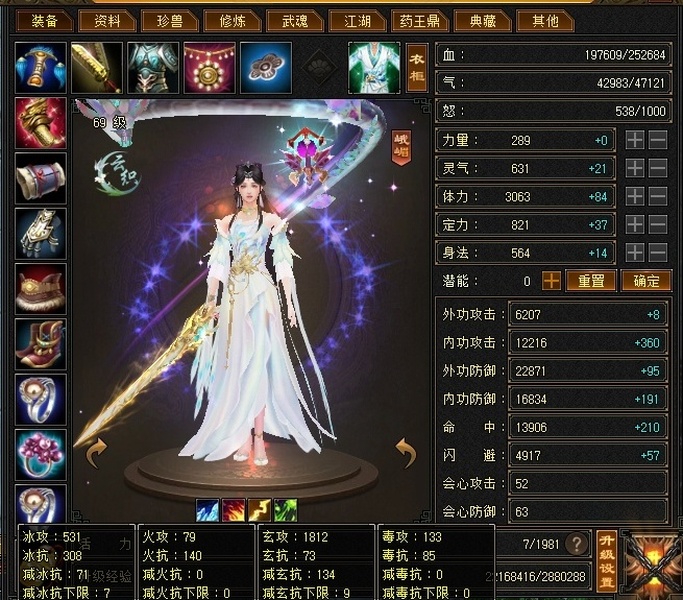
Task: Switch to the 其他 tab
Action: tap(546, 19)
